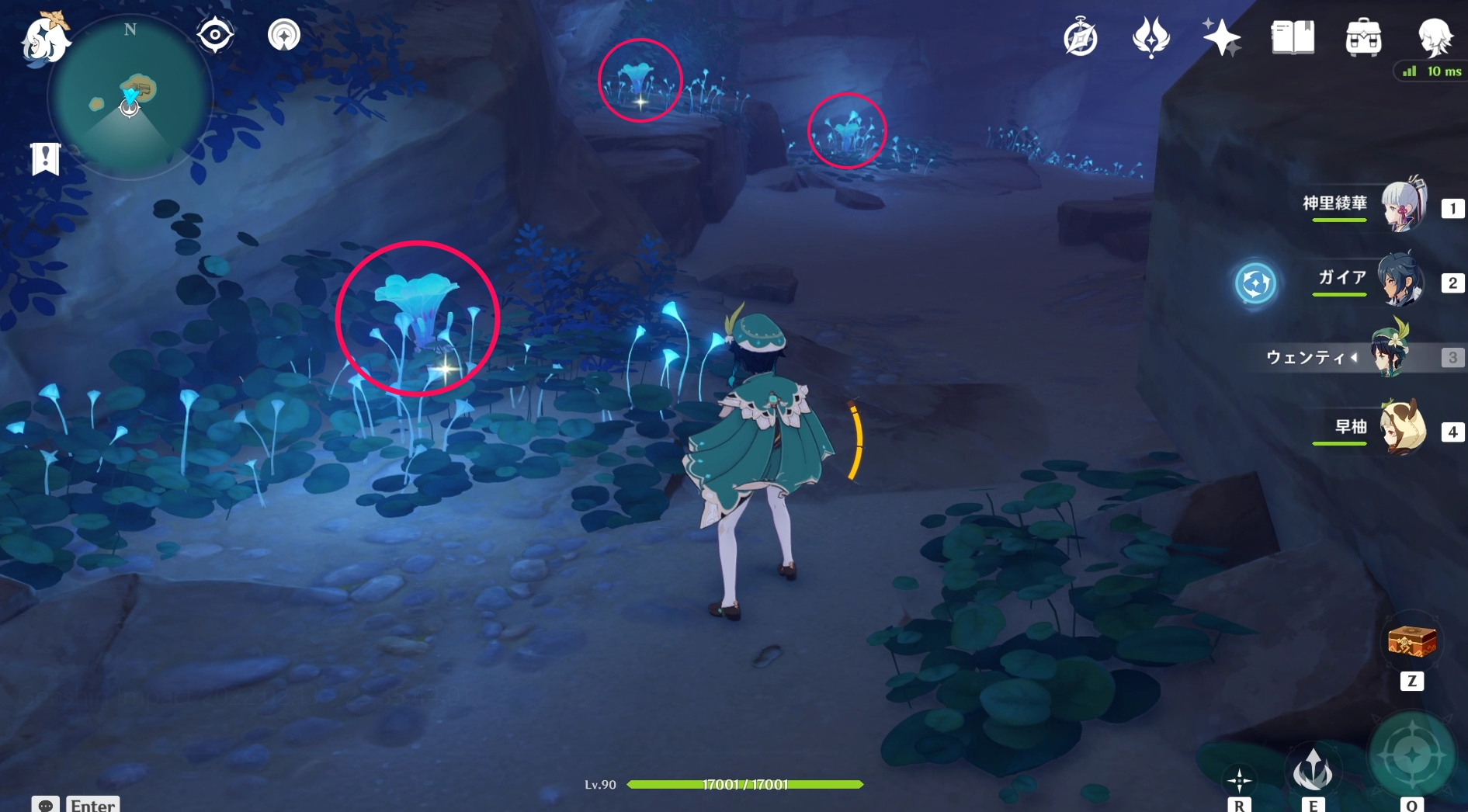Activate the elemental skill icon
This screenshot has height=812, width=1468.
[x=1312, y=770]
